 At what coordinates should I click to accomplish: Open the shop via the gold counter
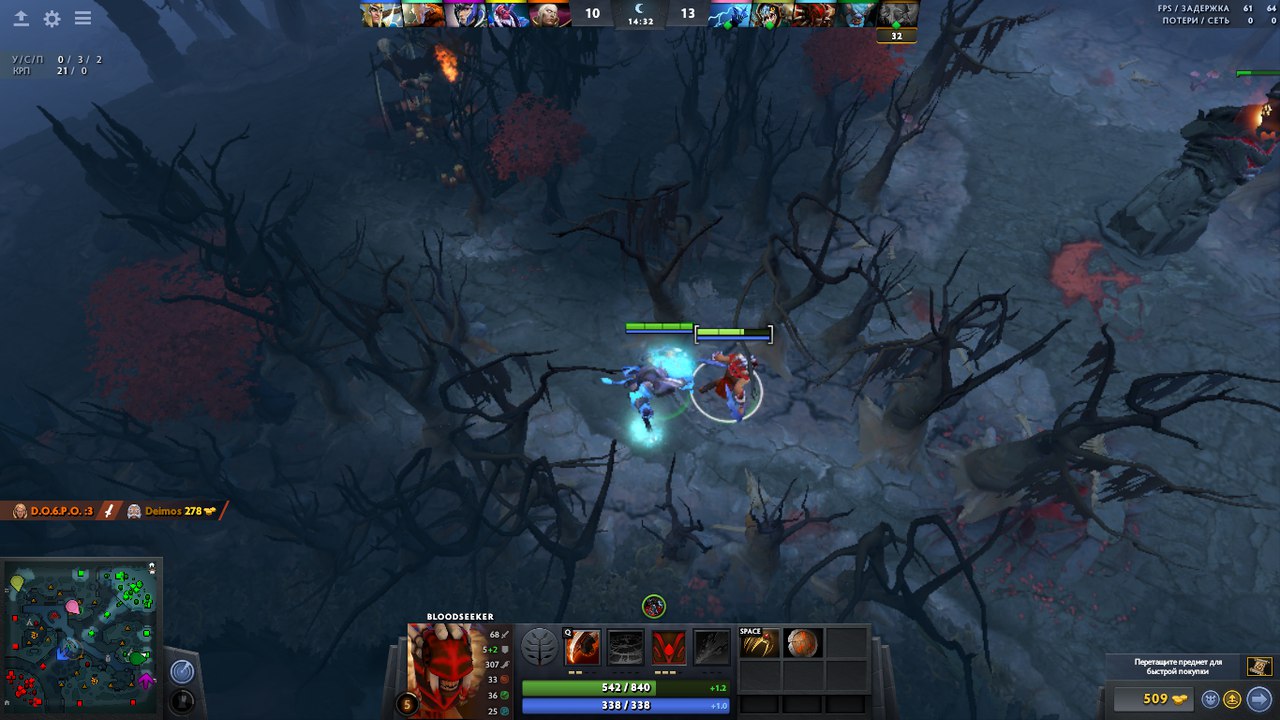(x=1154, y=699)
